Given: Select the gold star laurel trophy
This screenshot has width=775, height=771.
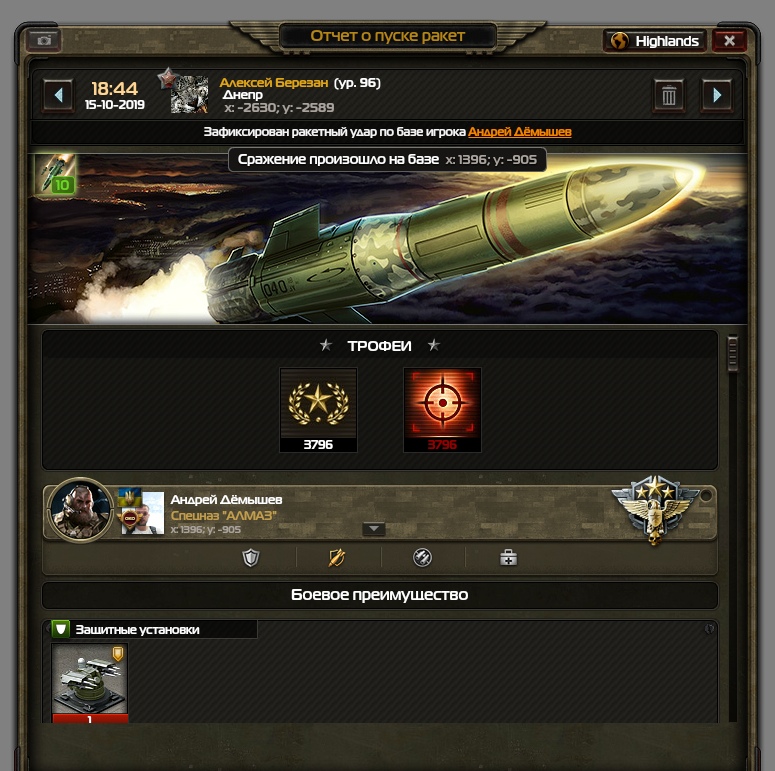Looking at the screenshot, I should click(x=318, y=404).
